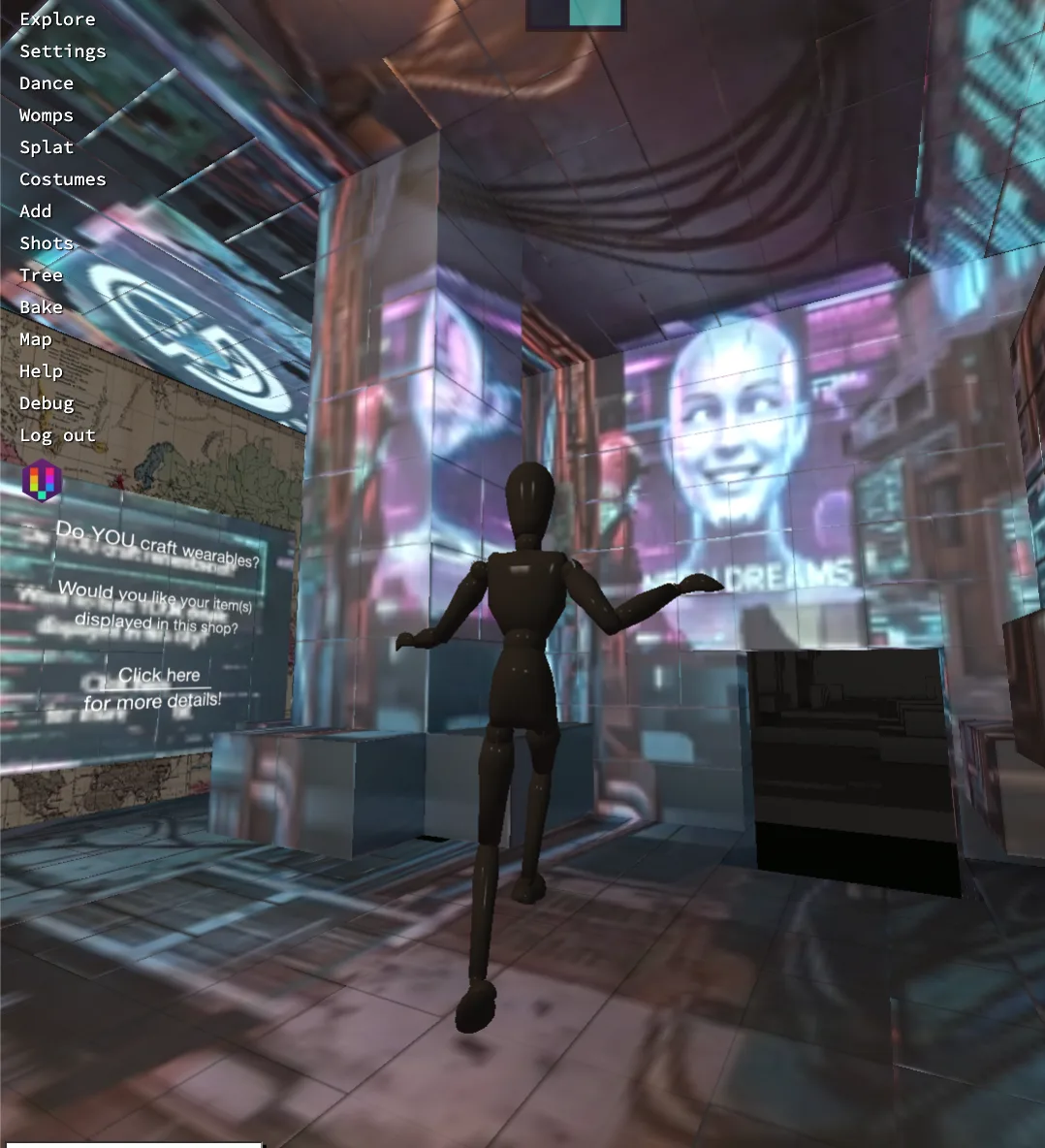The image size is (1045, 1148).
Task: Open the Settings menu
Action: point(62,51)
